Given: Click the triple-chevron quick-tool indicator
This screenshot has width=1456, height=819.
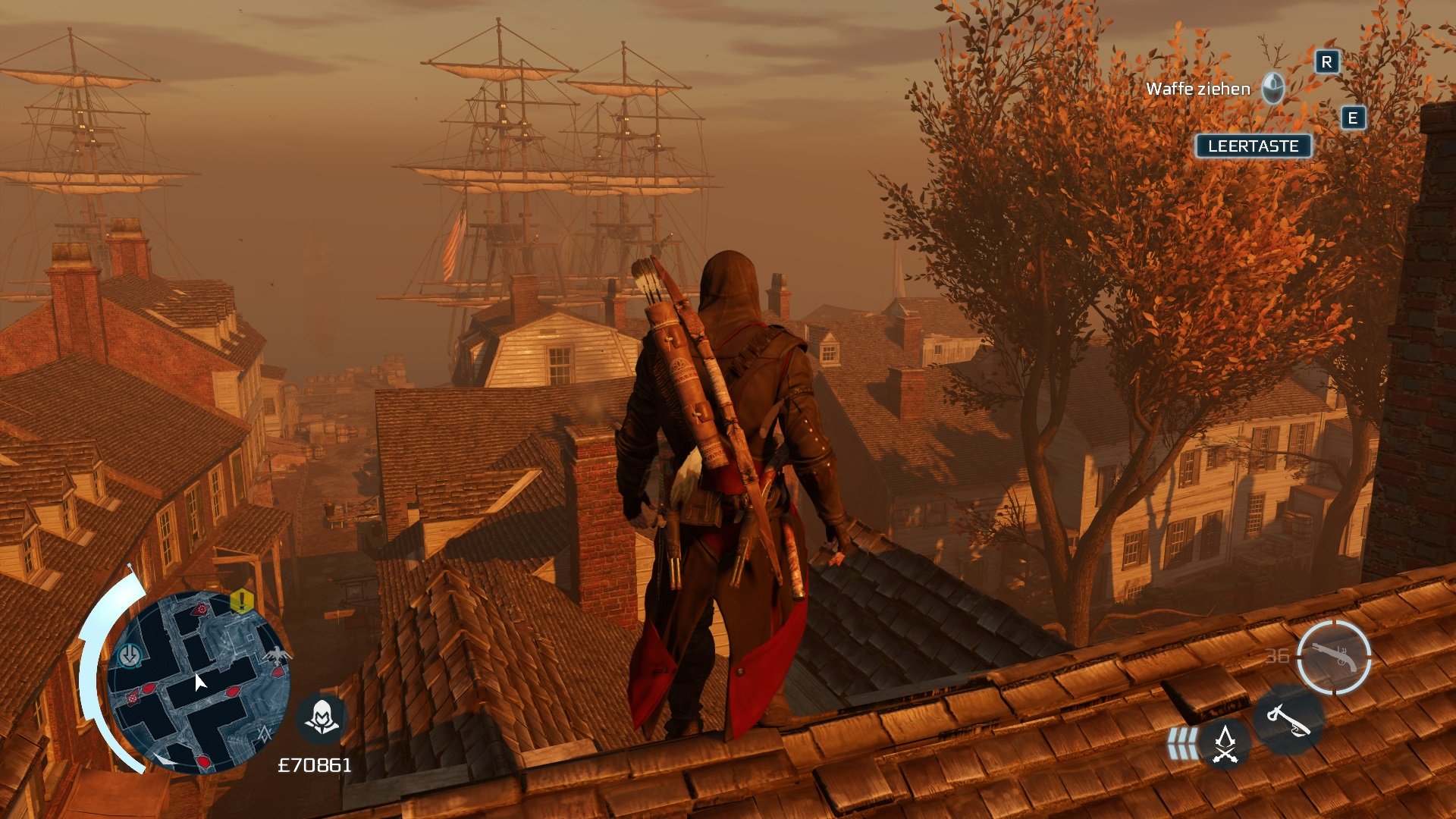Looking at the screenshot, I should pyautogui.click(x=1183, y=743).
